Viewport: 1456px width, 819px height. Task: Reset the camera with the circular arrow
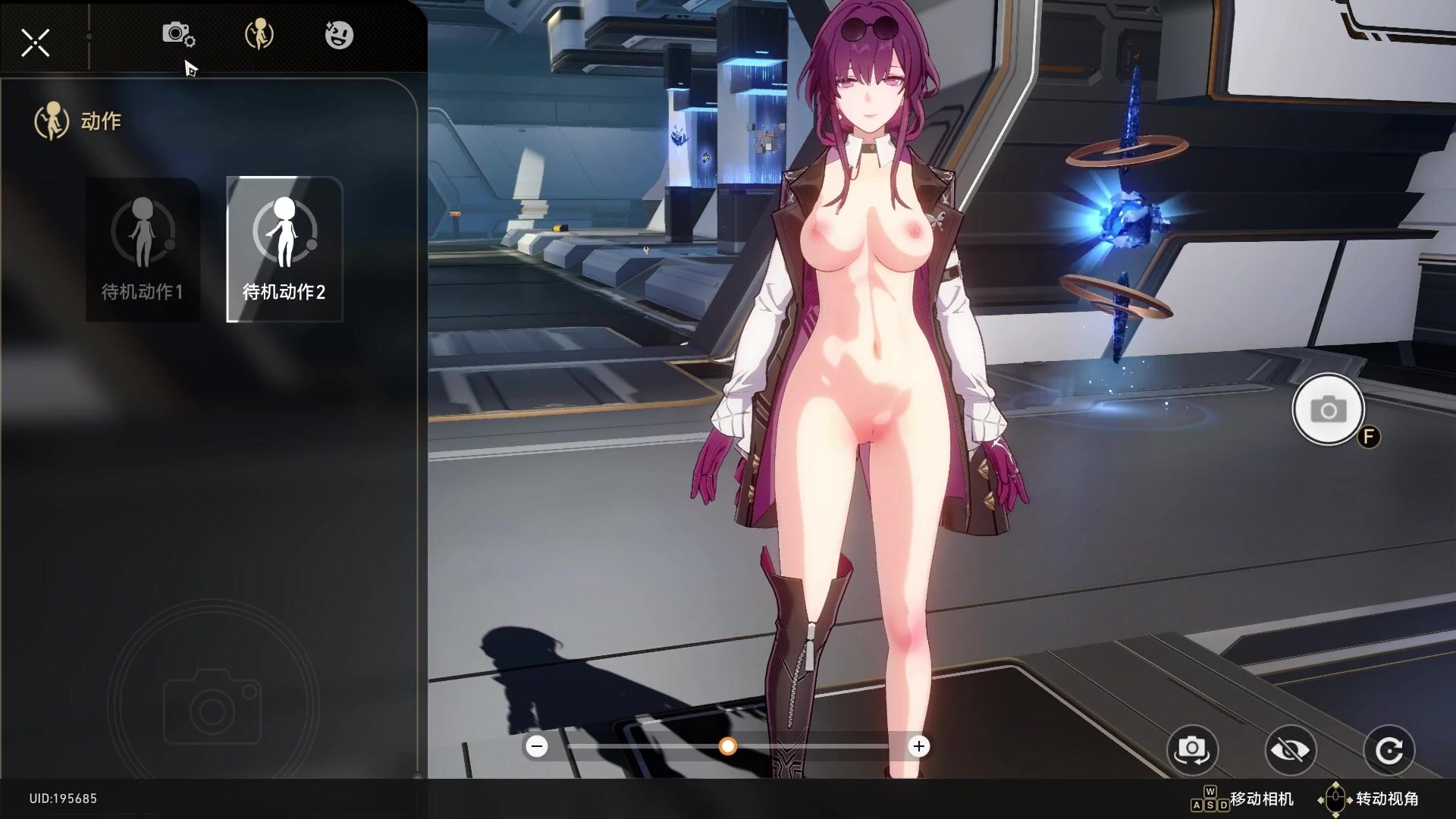coord(1389,750)
